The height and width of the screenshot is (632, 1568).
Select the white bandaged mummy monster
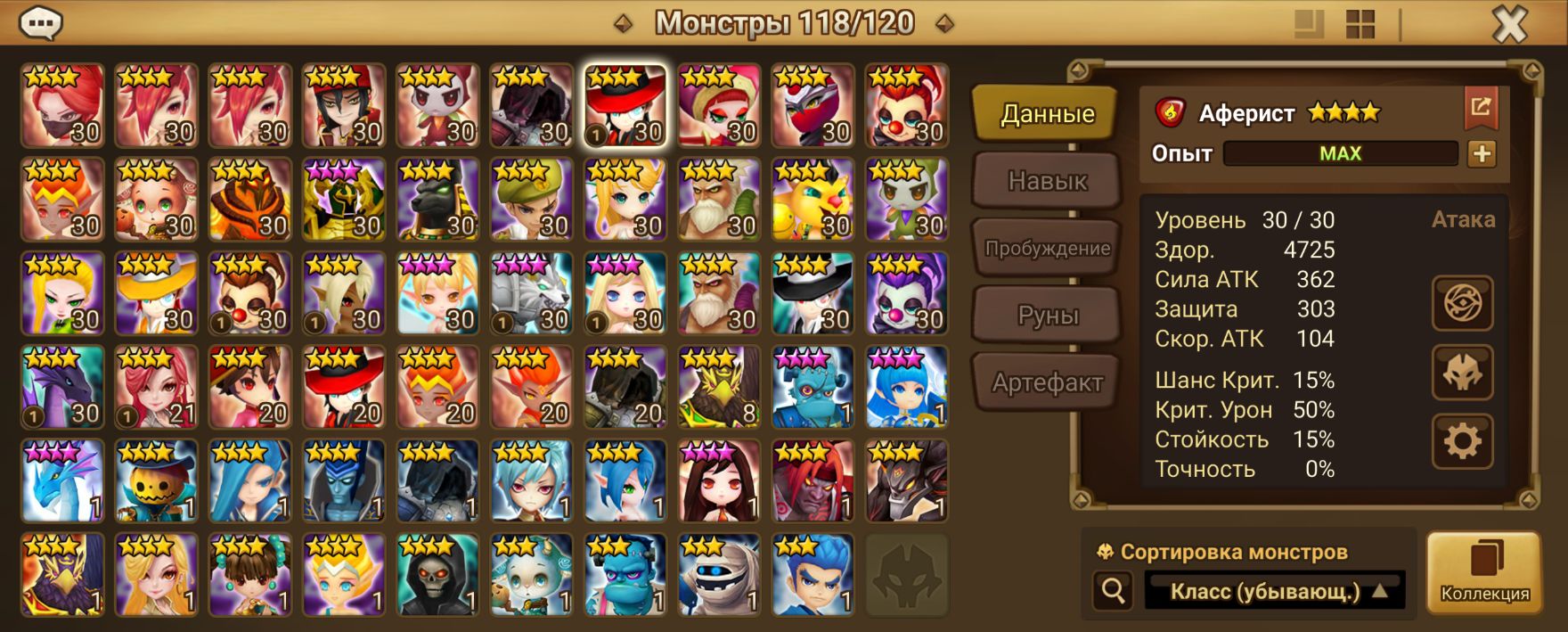pos(719,575)
